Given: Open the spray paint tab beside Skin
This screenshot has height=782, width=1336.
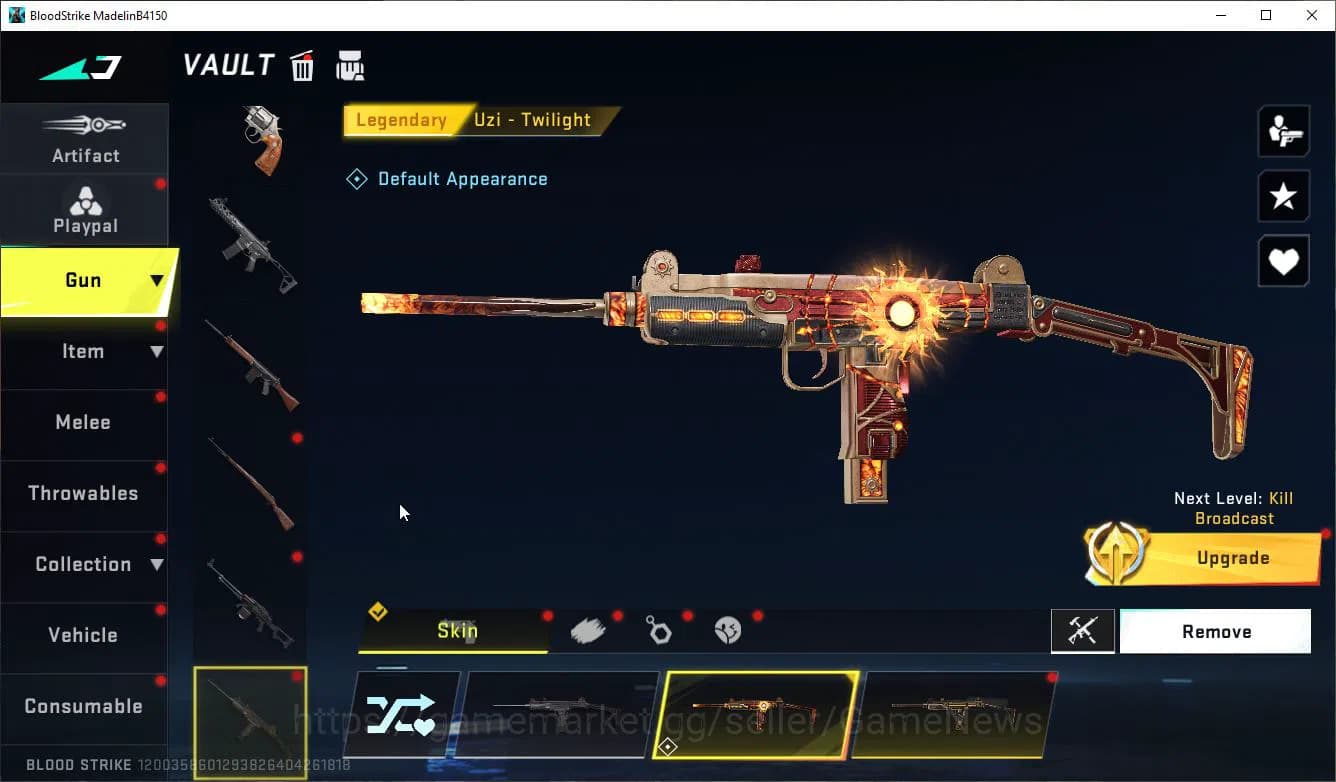Looking at the screenshot, I should [588, 629].
